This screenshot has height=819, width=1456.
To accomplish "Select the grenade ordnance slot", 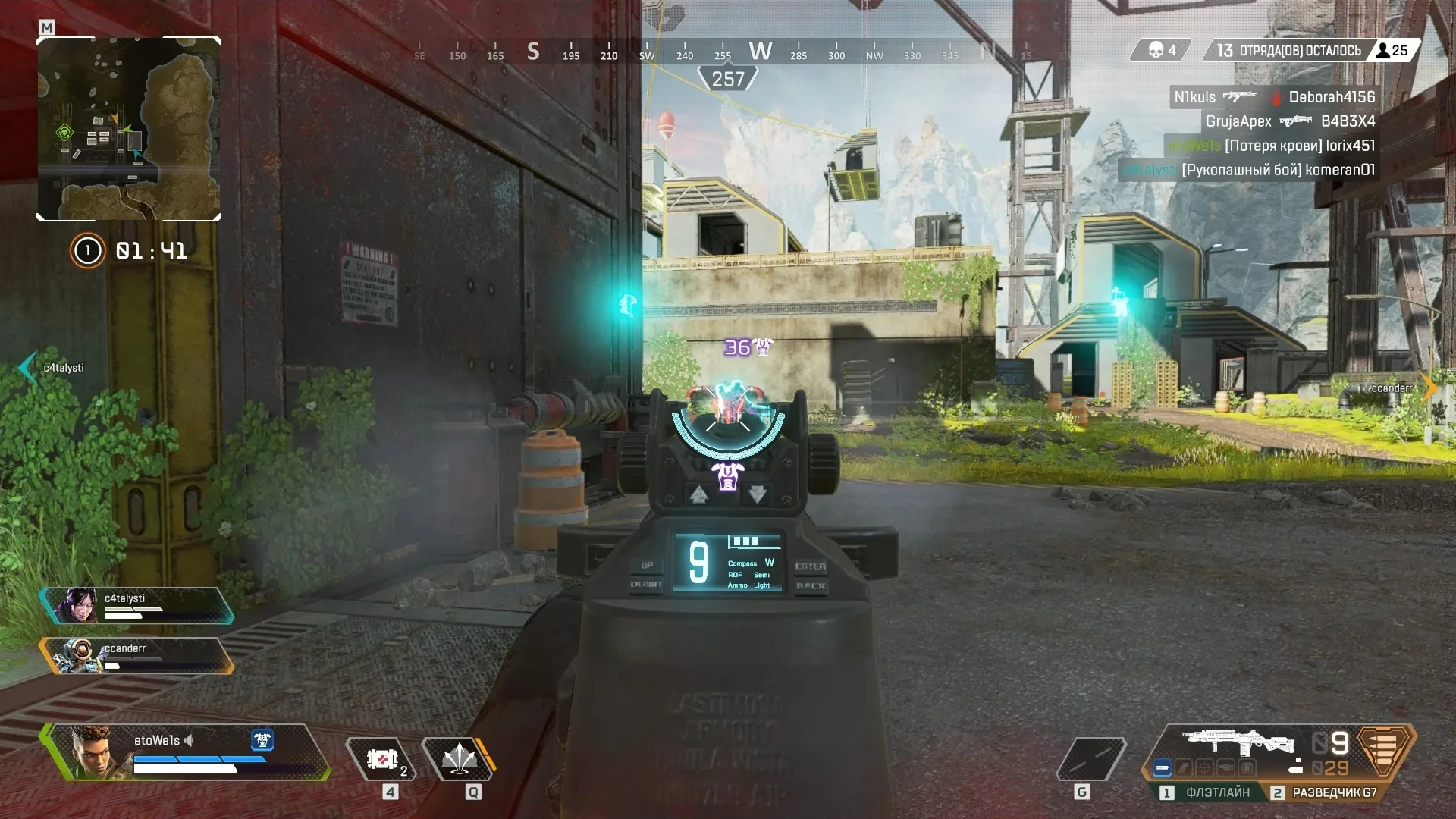I will tap(1090, 759).
